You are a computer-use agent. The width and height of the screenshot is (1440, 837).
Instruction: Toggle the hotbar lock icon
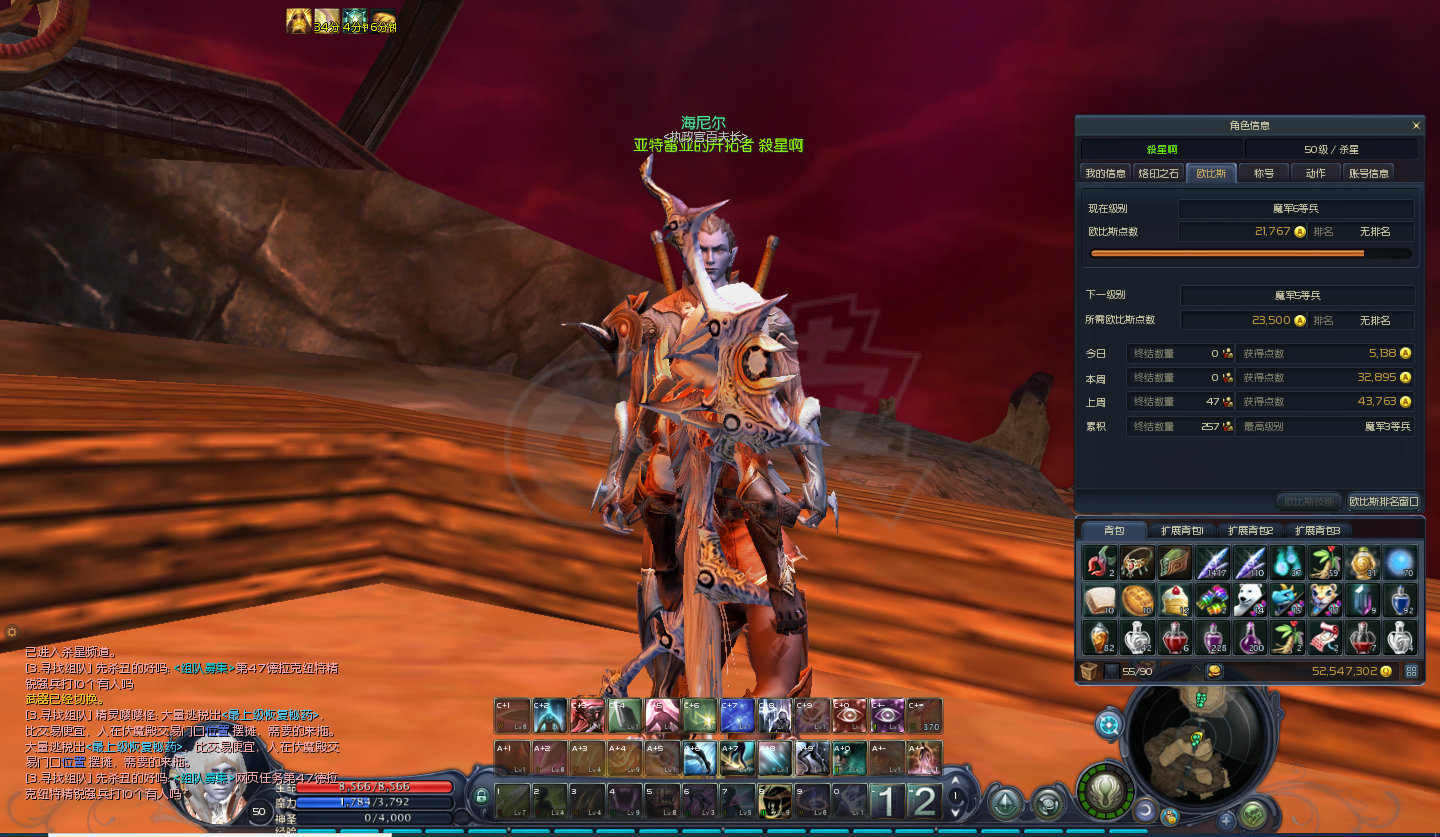[481, 797]
